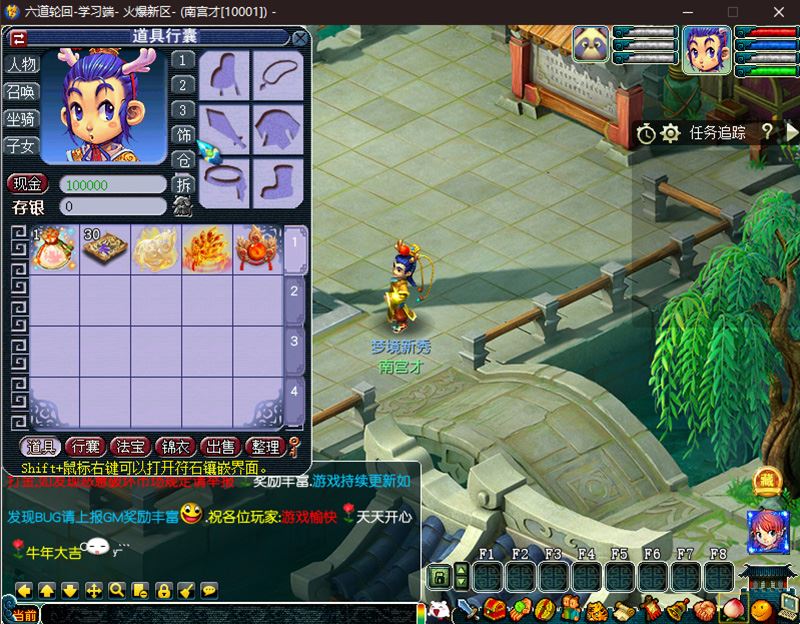
Task: Click the 拆 dismantle button
Action: coord(183,185)
